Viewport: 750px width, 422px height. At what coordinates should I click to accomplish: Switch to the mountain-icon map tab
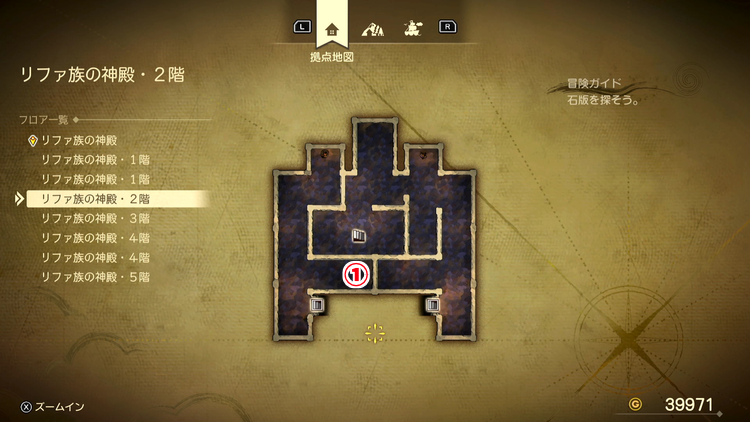372,28
